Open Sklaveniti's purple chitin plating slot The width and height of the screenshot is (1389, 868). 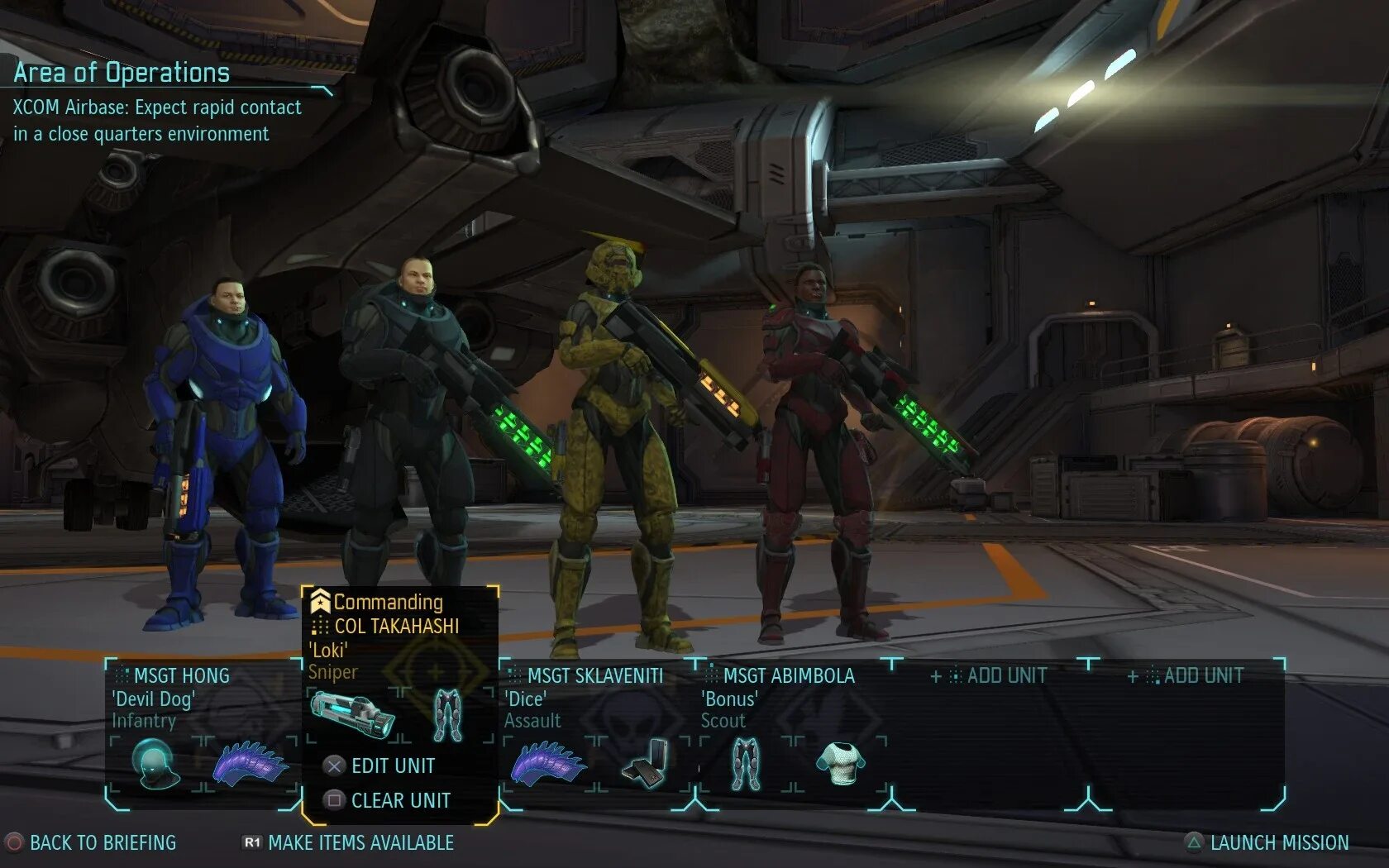(x=548, y=762)
